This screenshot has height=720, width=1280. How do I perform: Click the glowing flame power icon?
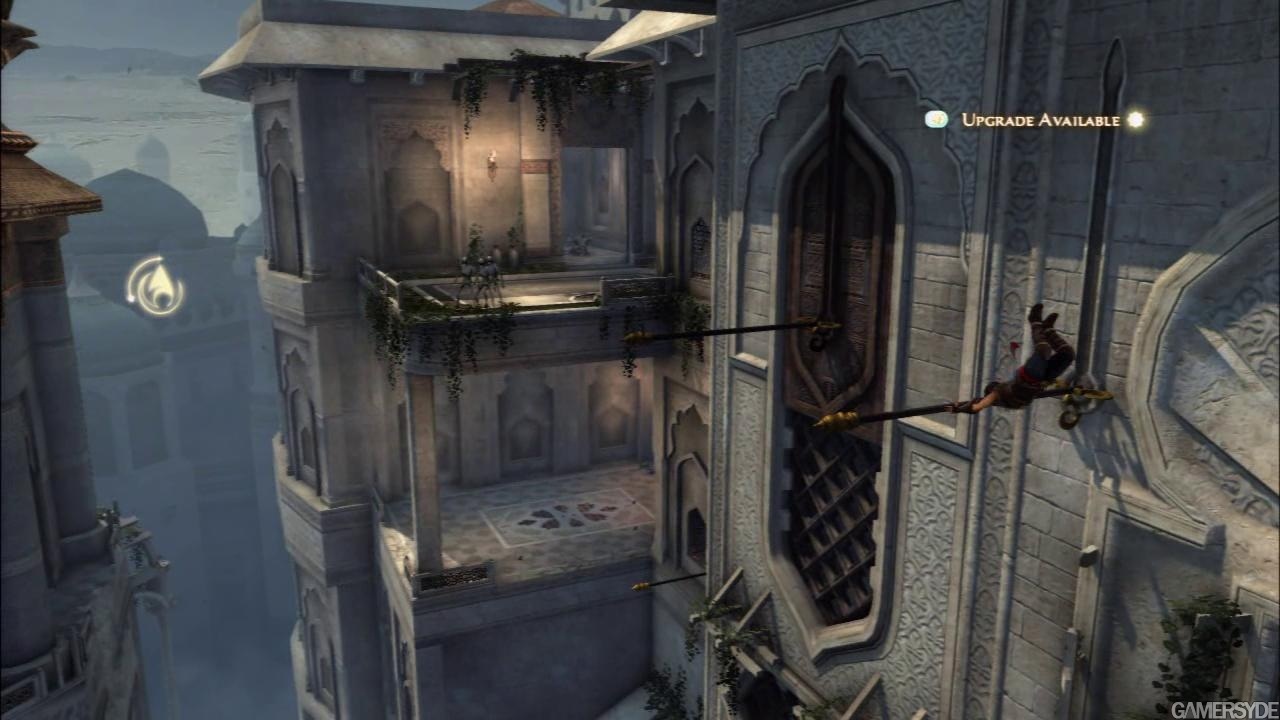pos(155,287)
